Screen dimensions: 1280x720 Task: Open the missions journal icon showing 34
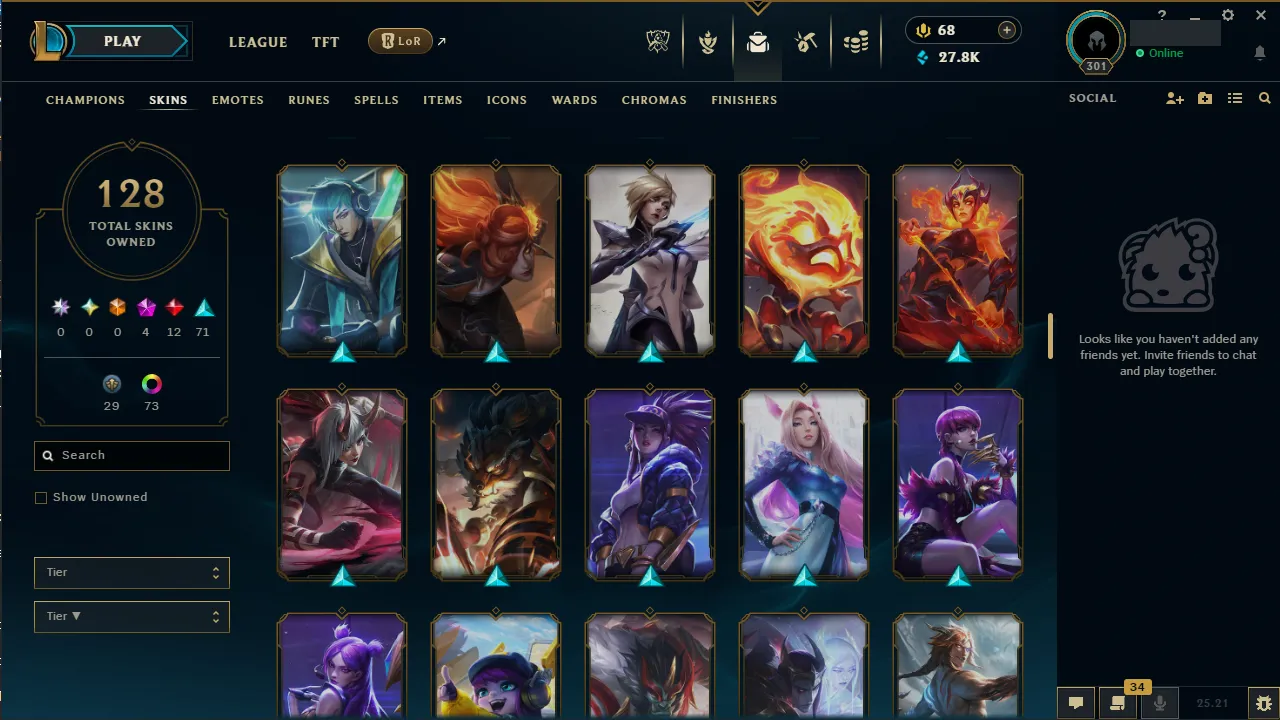[1118, 702]
